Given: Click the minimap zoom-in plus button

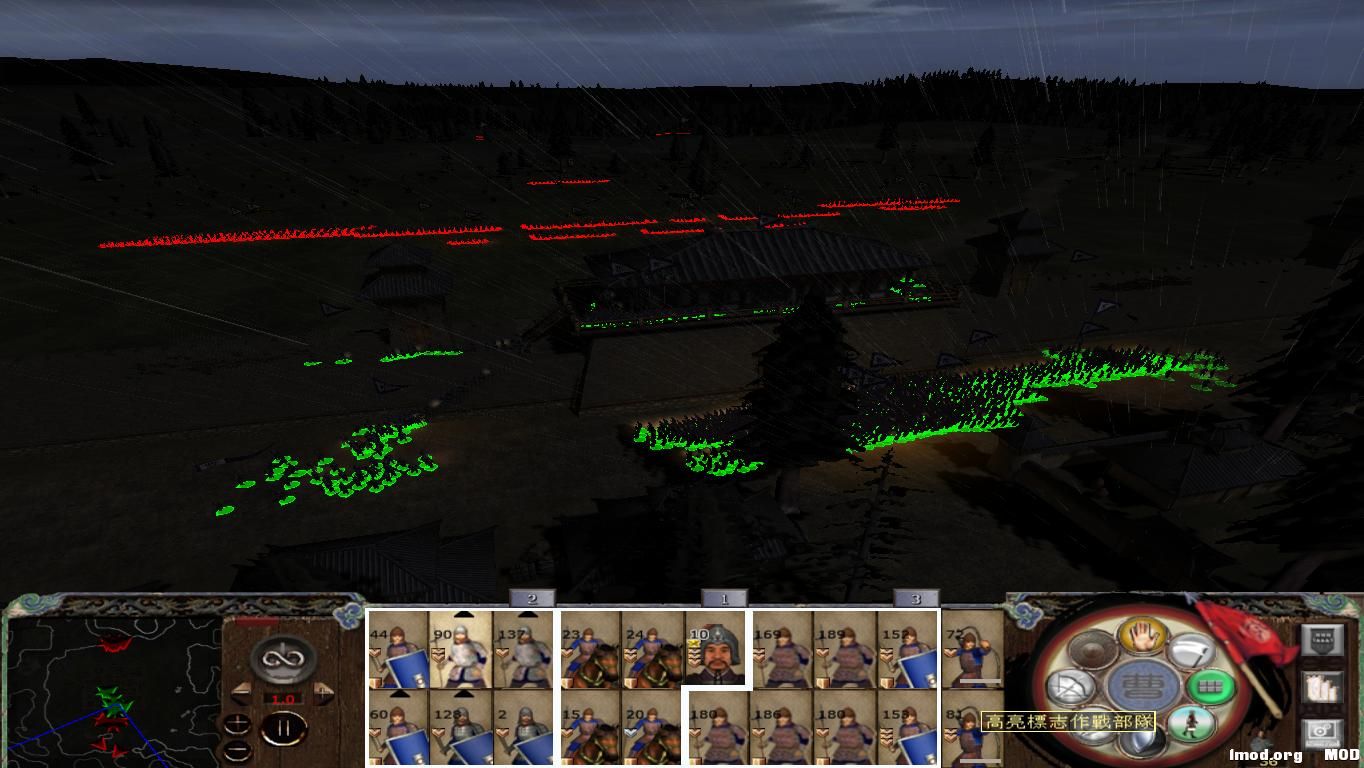Looking at the screenshot, I should coord(238,724).
